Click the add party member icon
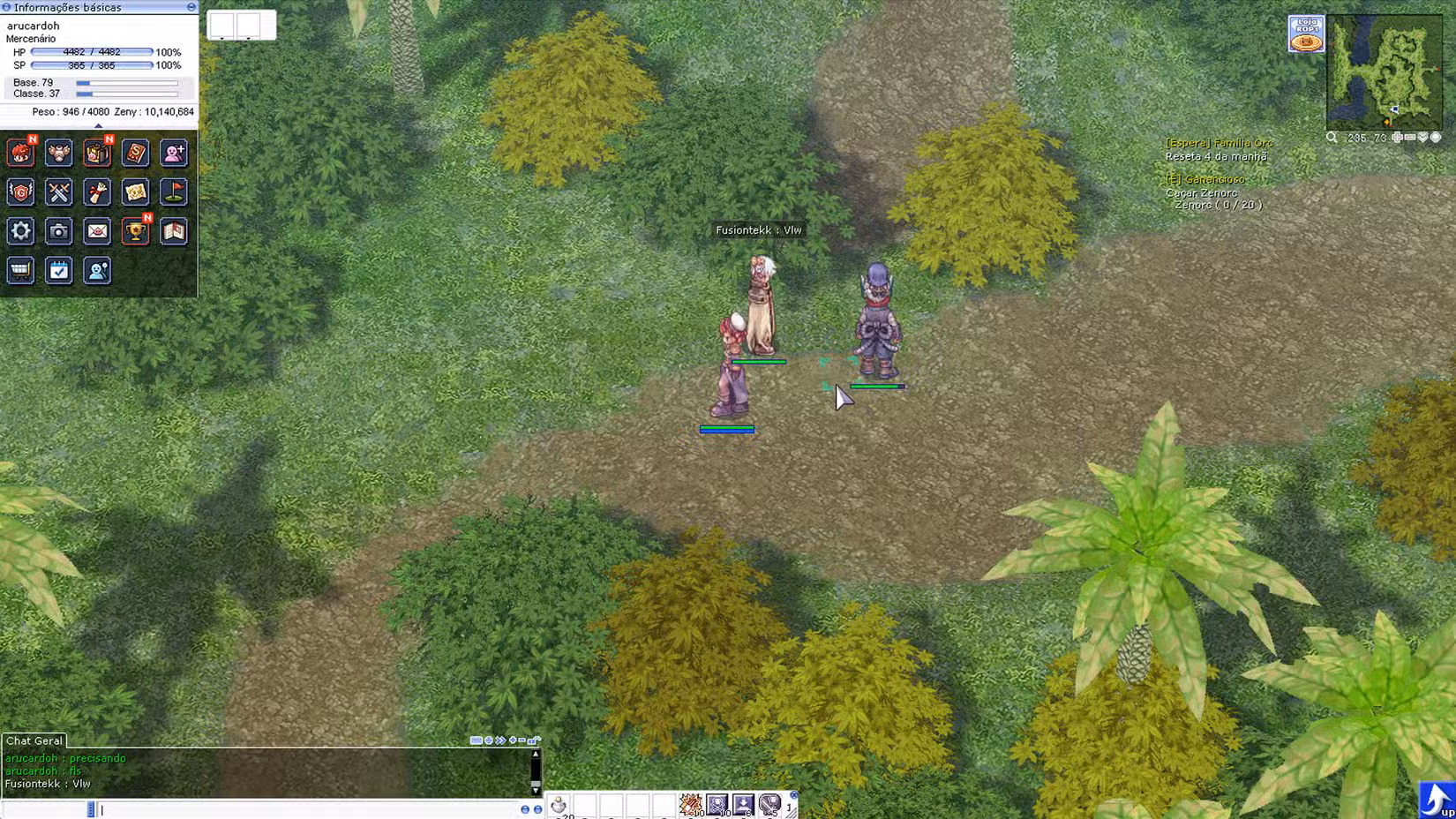Screen dimensions: 1456x819 click(x=173, y=153)
